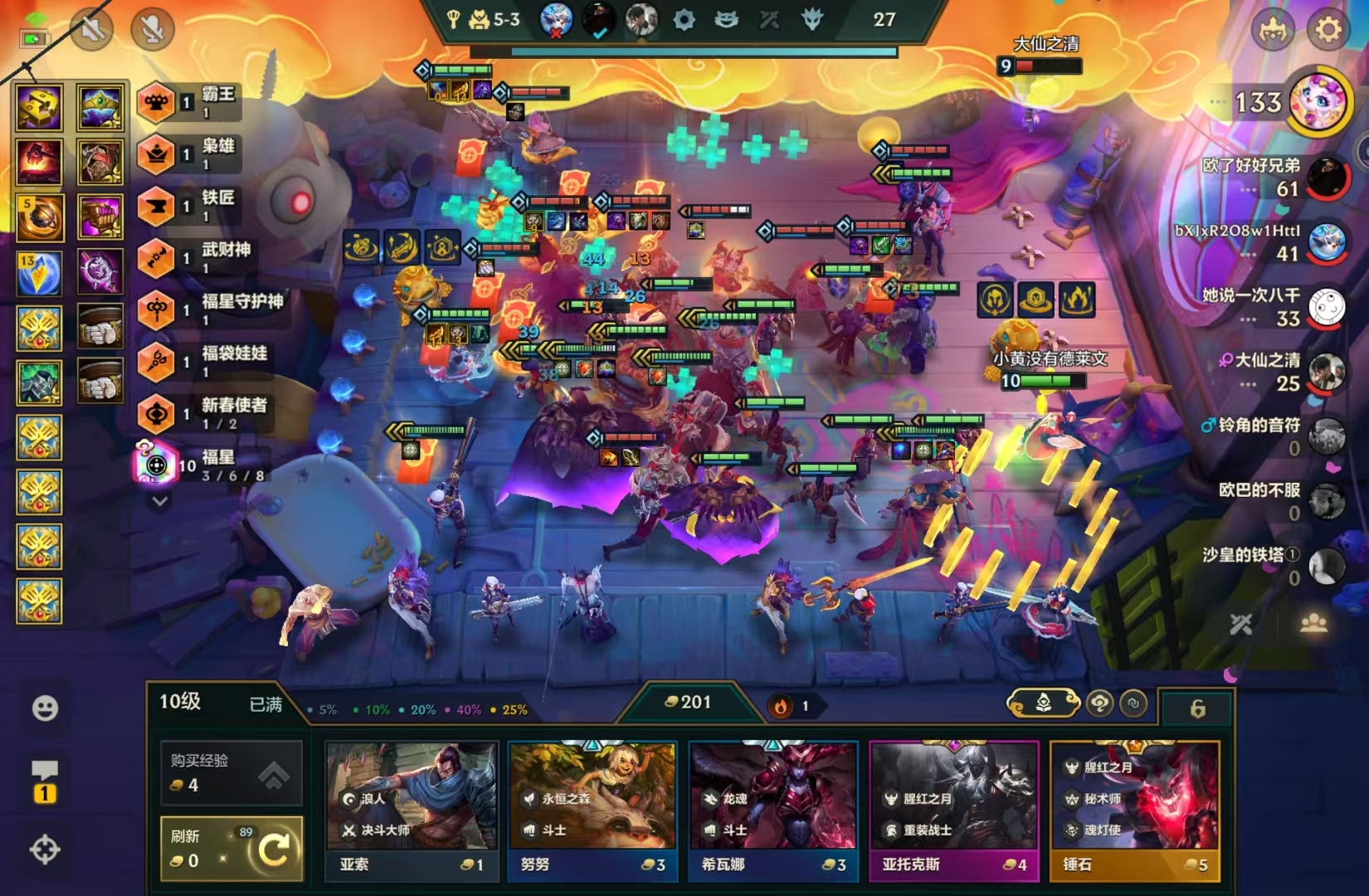Click the 购买经验 buy experience button
This screenshot has height=896, width=1369.
[231, 773]
